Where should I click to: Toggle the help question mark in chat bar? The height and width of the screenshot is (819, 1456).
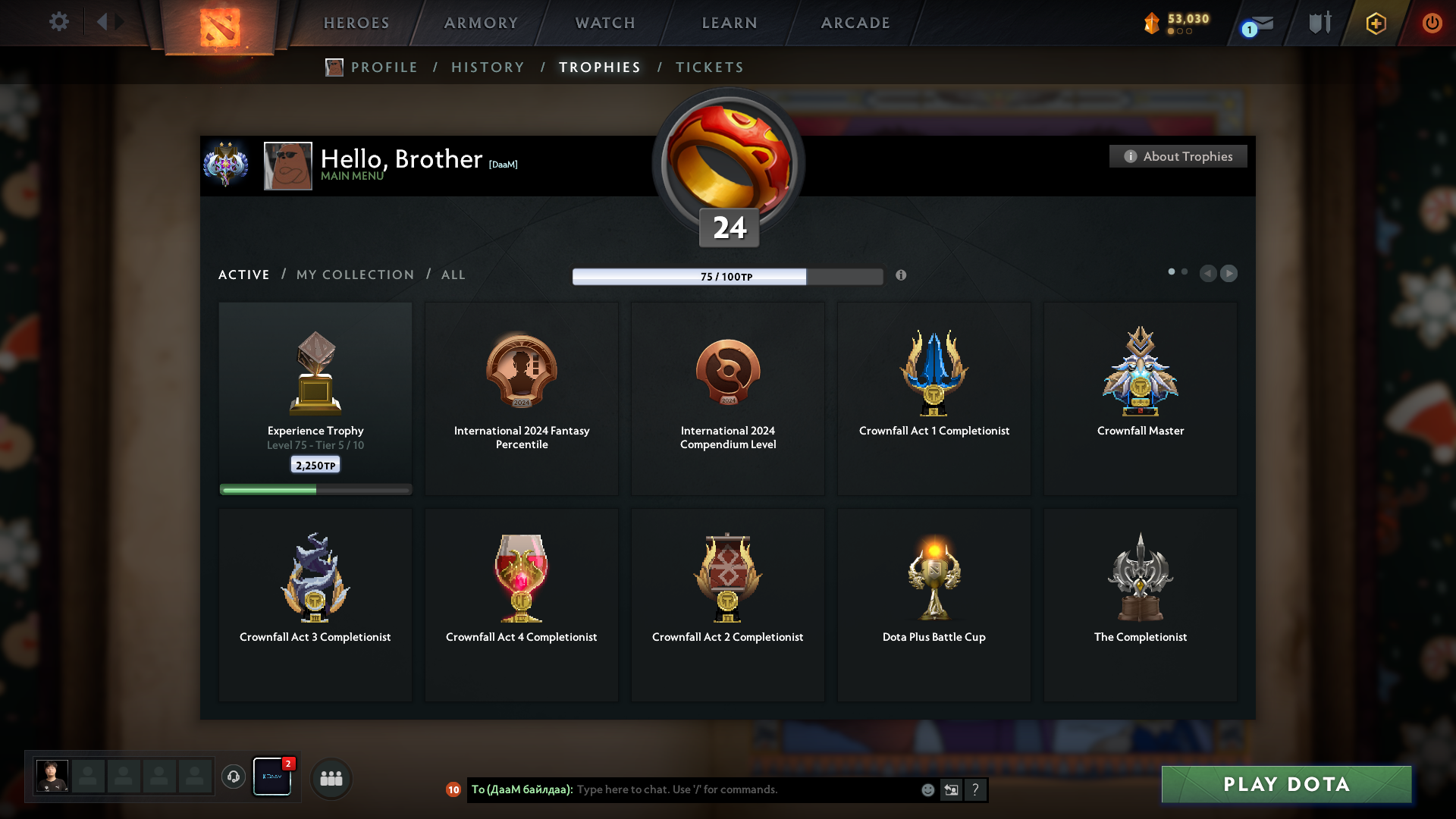click(x=976, y=789)
